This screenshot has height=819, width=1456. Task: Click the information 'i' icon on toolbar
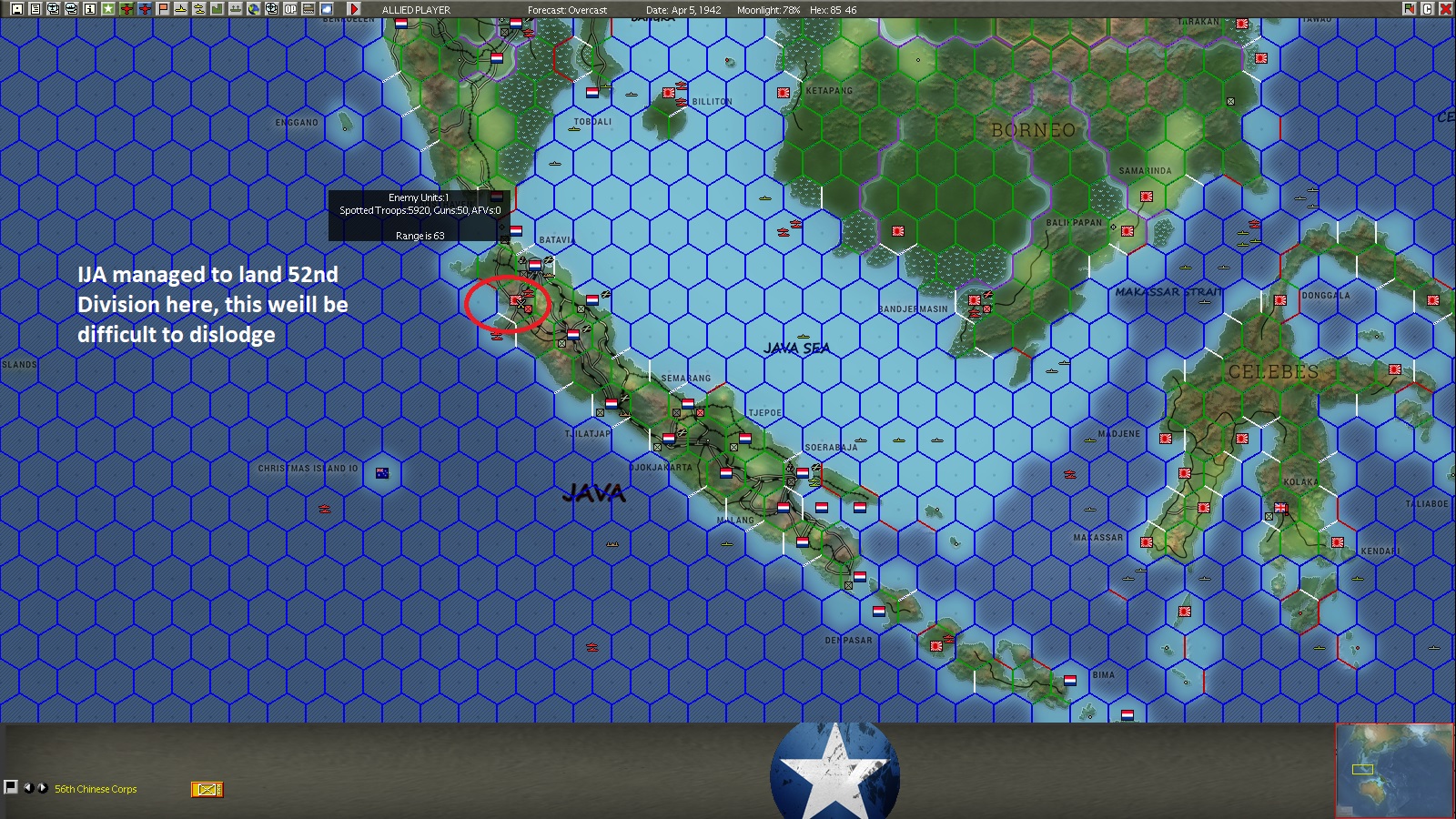[x=89, y=9]
